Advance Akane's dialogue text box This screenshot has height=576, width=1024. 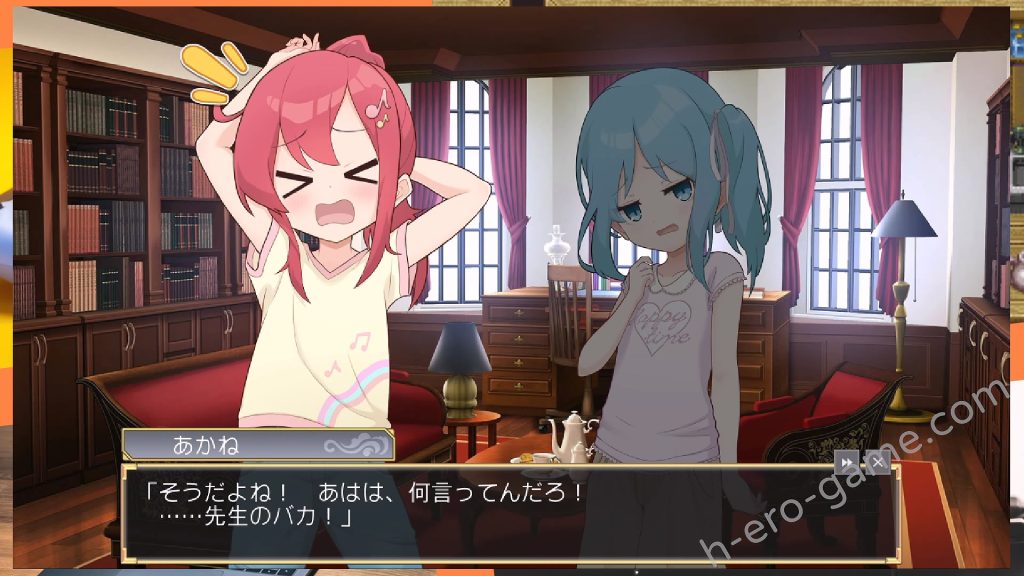tap(500, 510)
